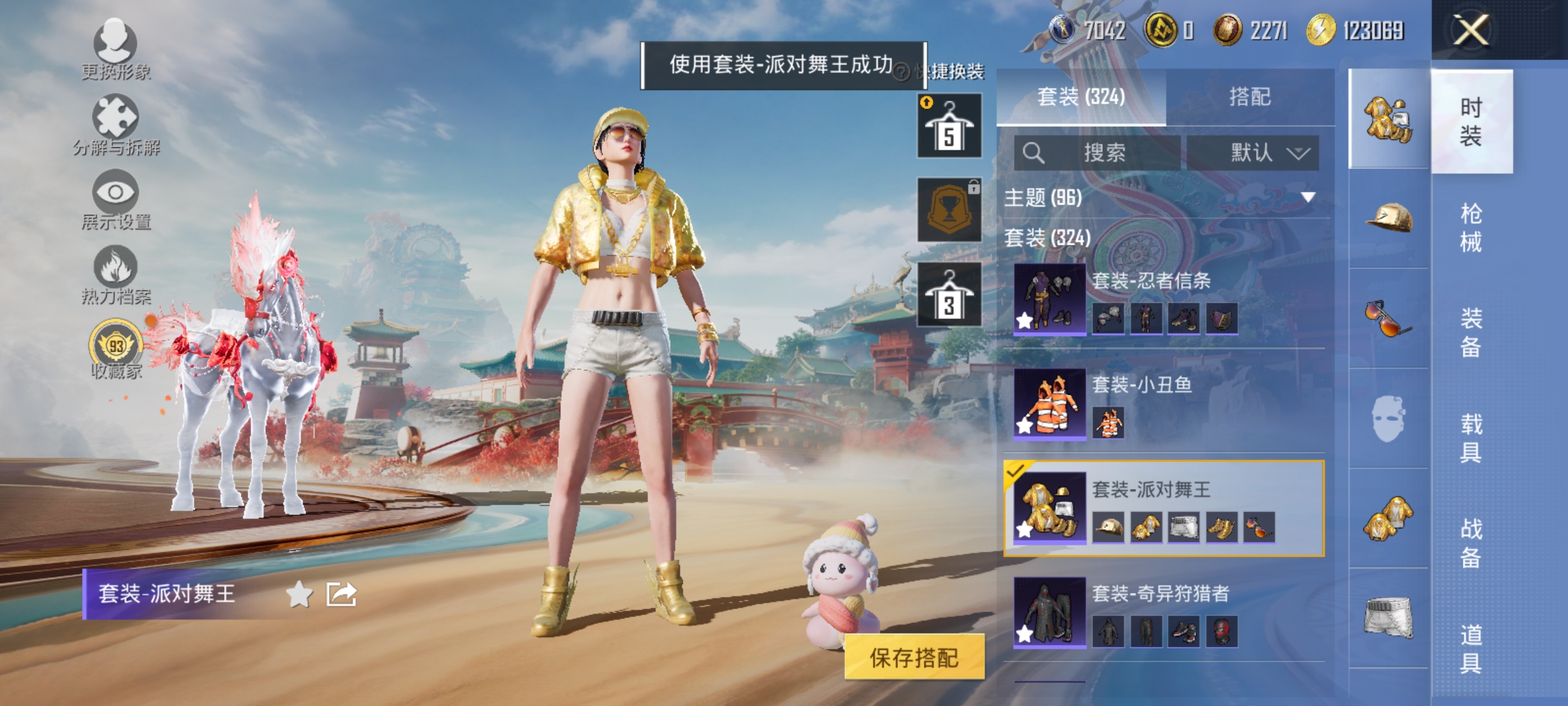Screen dimensions: 1568x706
Task: Open 展示设置 display settings
Action: point(116,194)
